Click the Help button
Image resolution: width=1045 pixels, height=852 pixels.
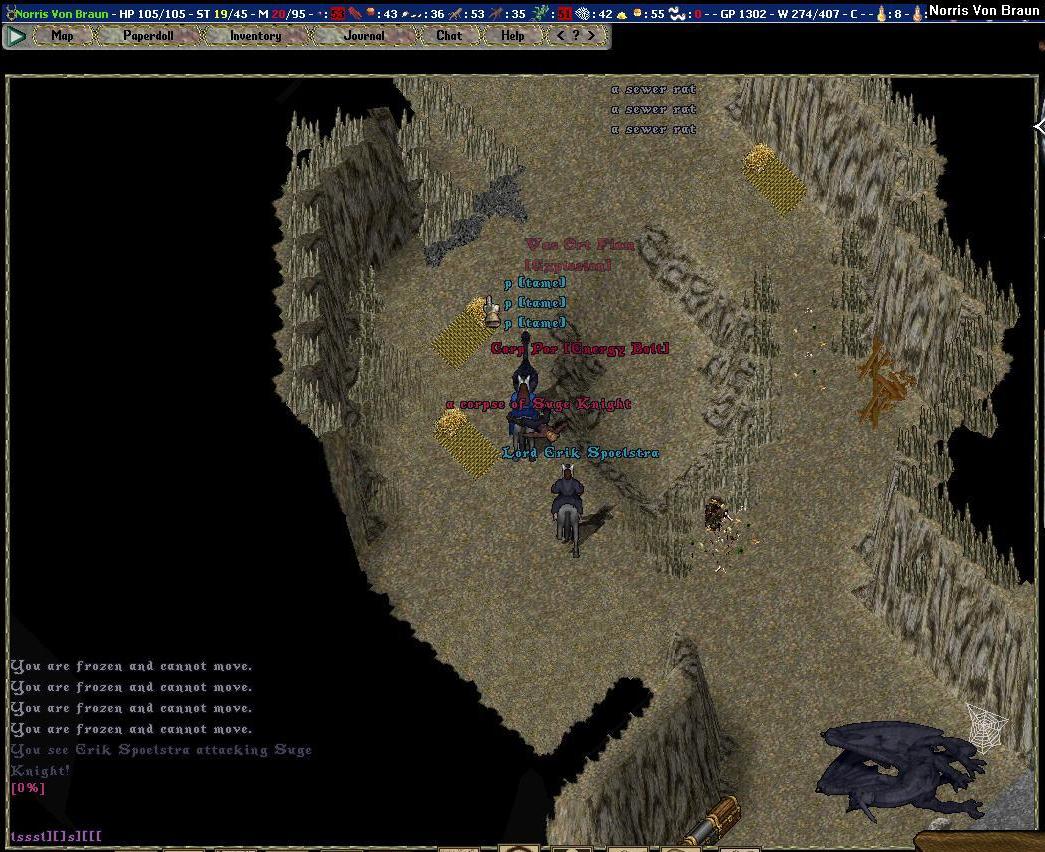[x=512, y=36]
